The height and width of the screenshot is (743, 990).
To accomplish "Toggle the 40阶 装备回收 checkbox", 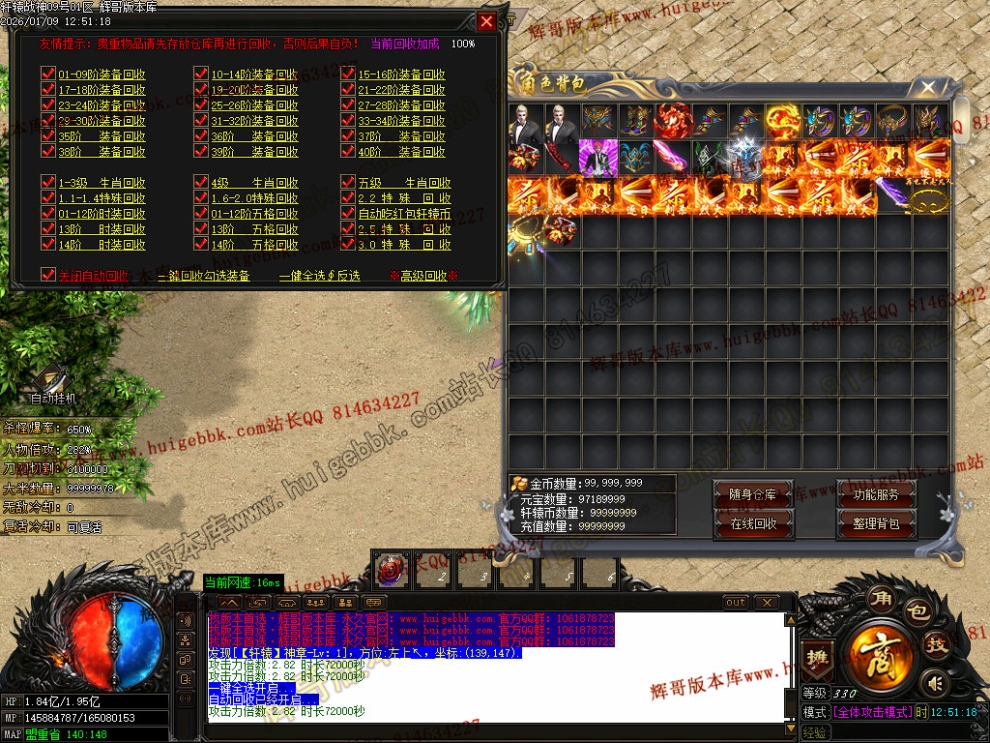I will (348, 152).
